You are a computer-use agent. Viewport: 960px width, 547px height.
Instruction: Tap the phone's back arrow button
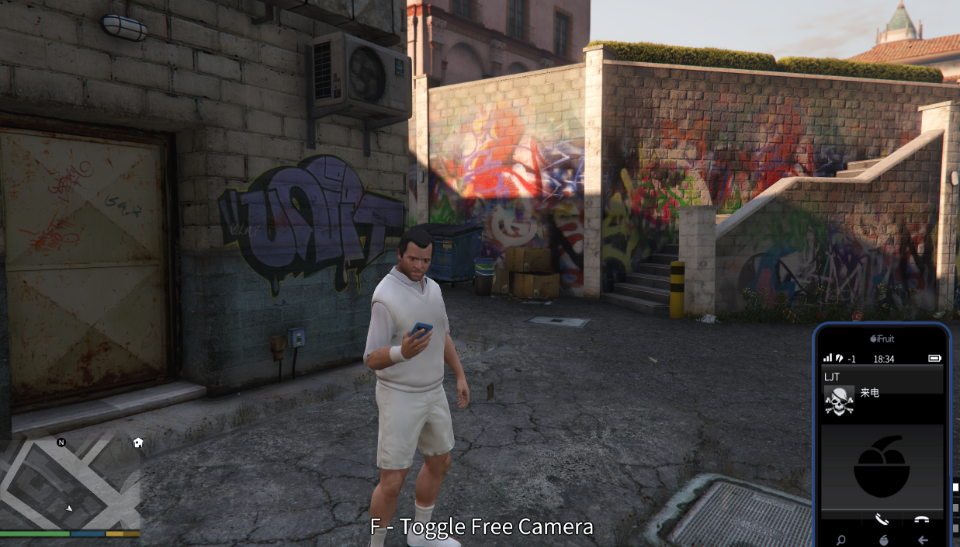[x=921, y=539]
